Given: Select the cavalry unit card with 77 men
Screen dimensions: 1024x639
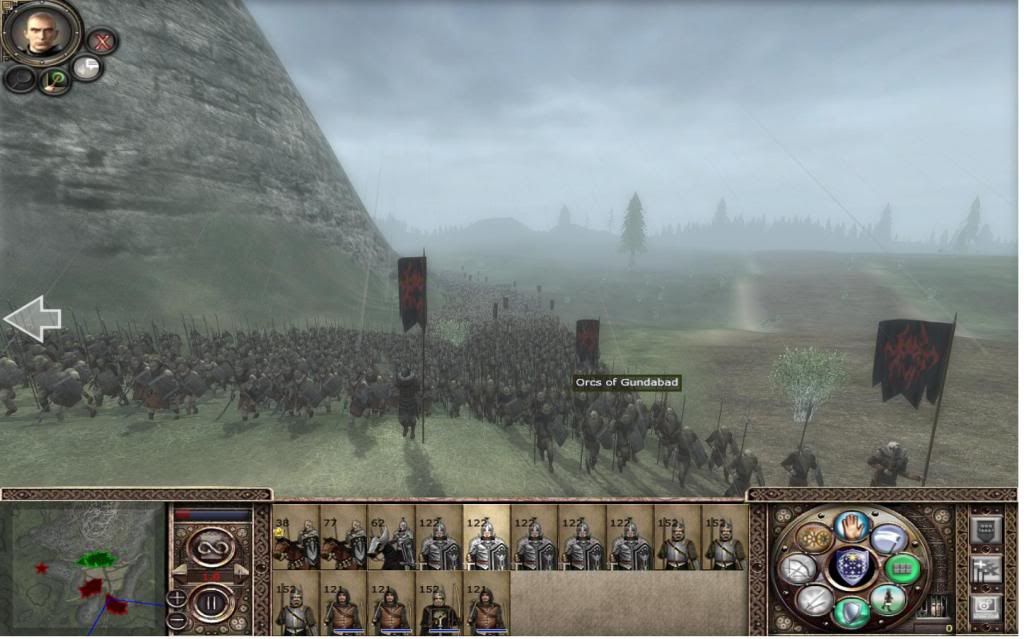Looking at the screenshot, I should [343, 537].
